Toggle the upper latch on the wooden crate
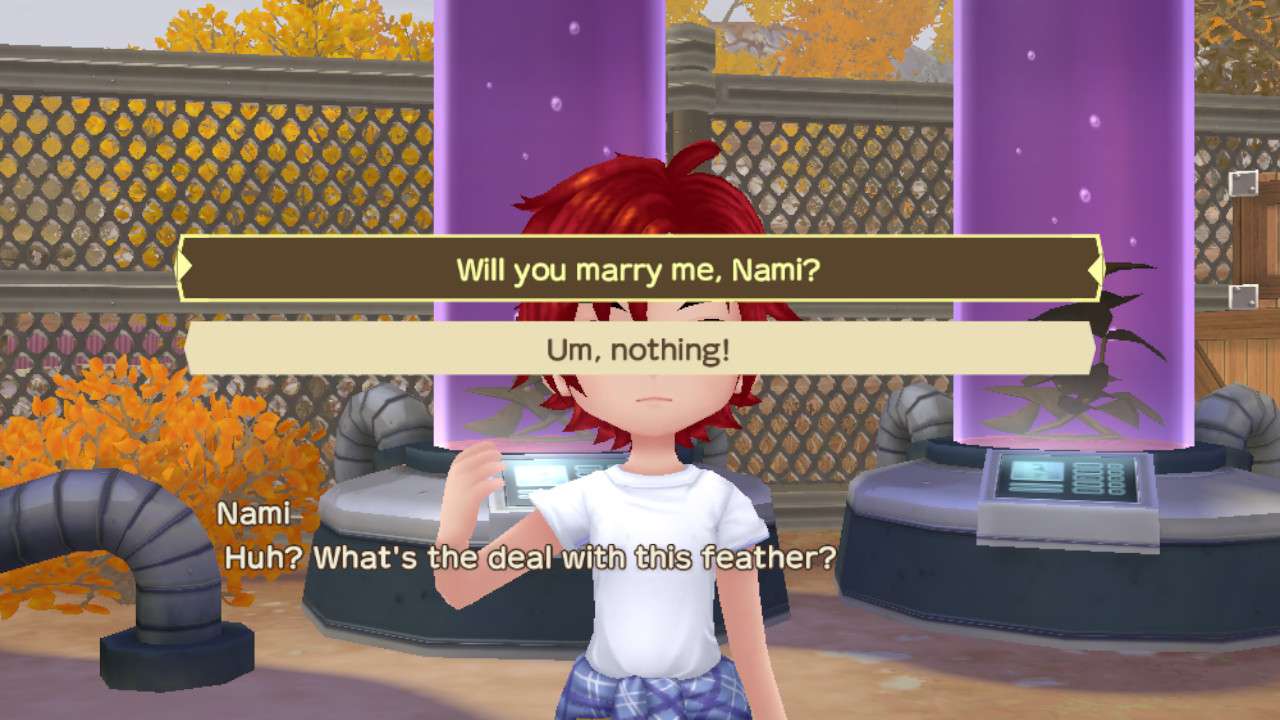Screen dimensions: 1280x720 (x=1245, y=185)
